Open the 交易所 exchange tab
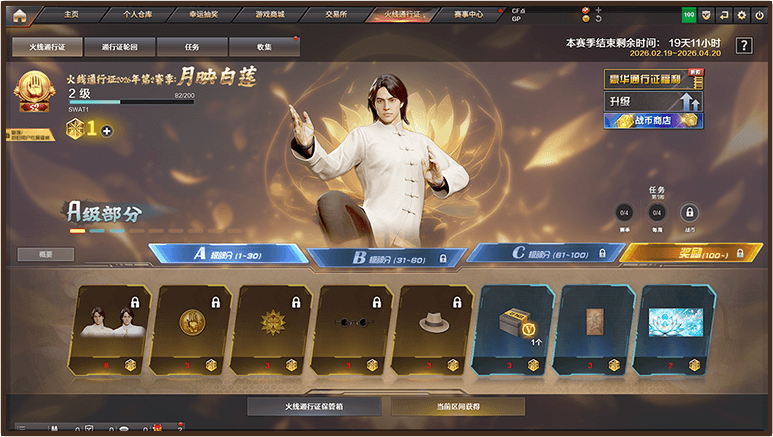The width and height of the screenshot is (773, 437). tap(337, 14)
